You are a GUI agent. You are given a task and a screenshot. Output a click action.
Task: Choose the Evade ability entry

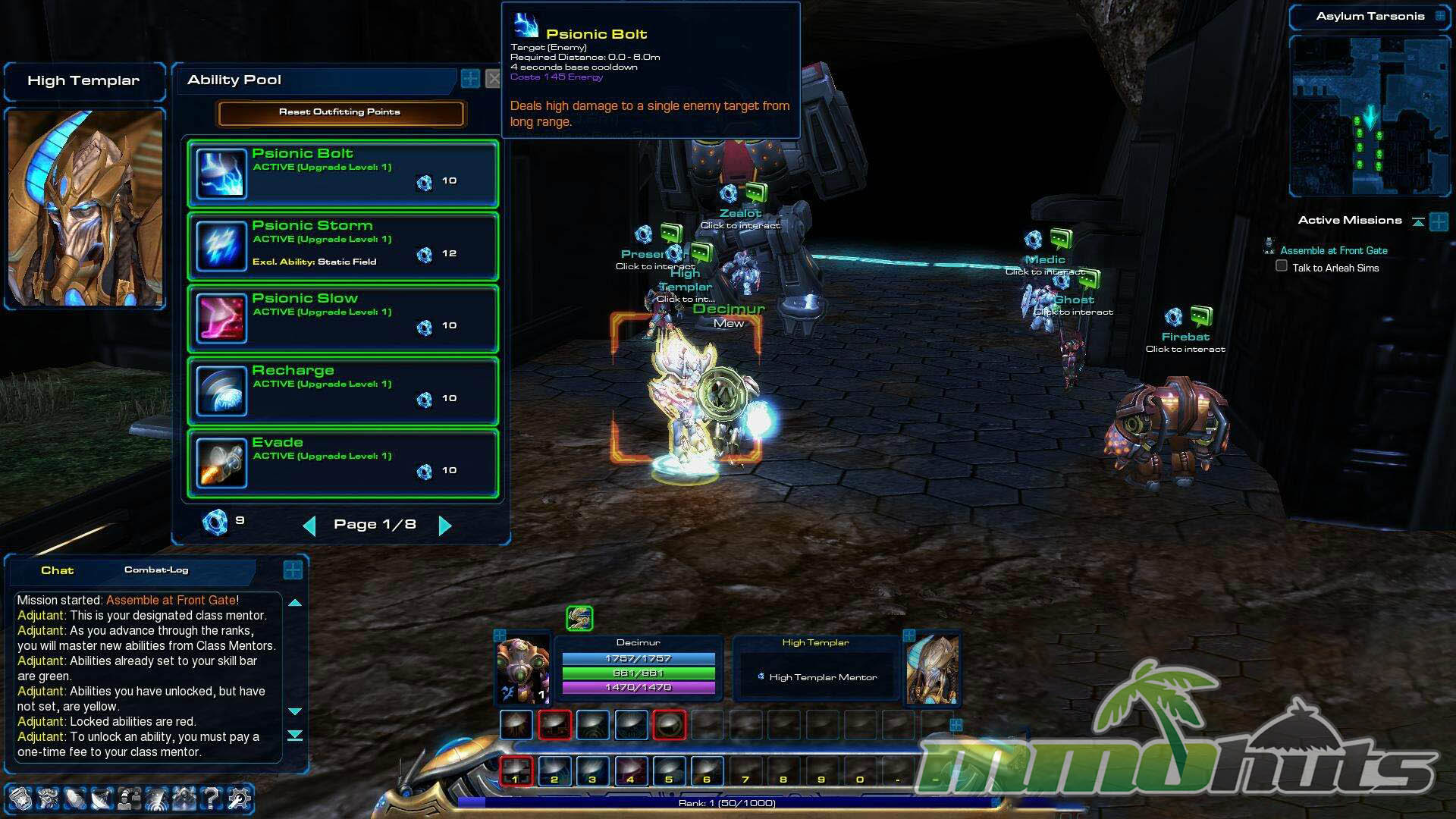pyautogui.click(x=343, y=463)
